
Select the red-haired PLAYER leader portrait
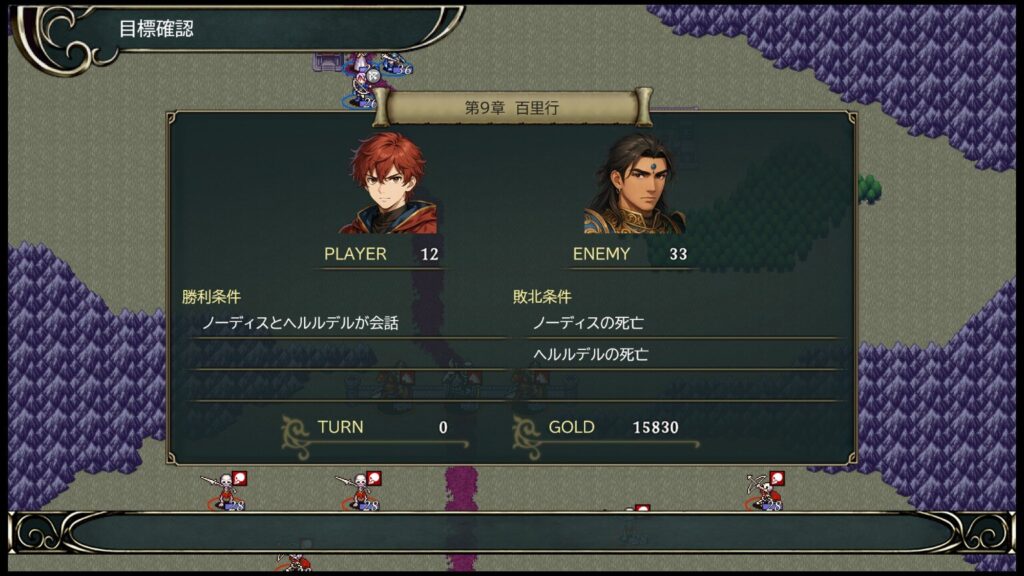click(x=387, y=184)
